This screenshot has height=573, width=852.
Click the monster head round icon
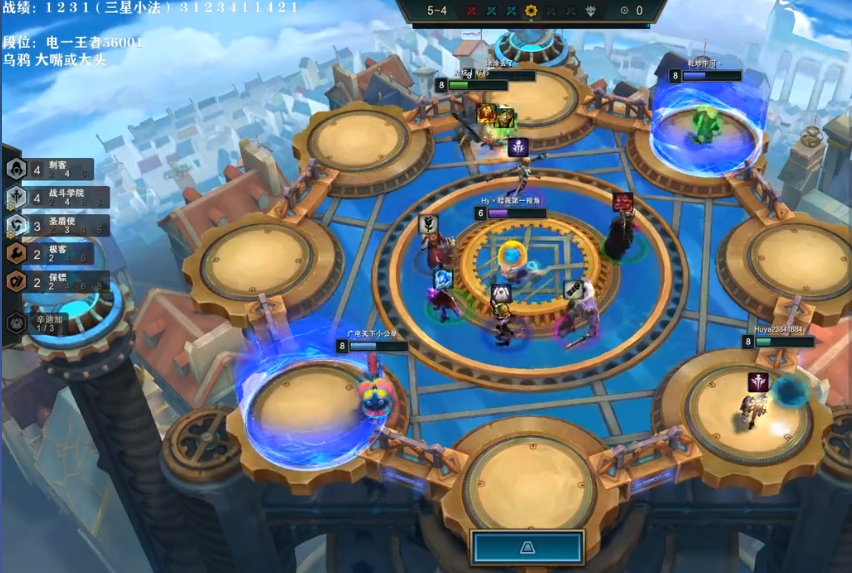point(591,11)
